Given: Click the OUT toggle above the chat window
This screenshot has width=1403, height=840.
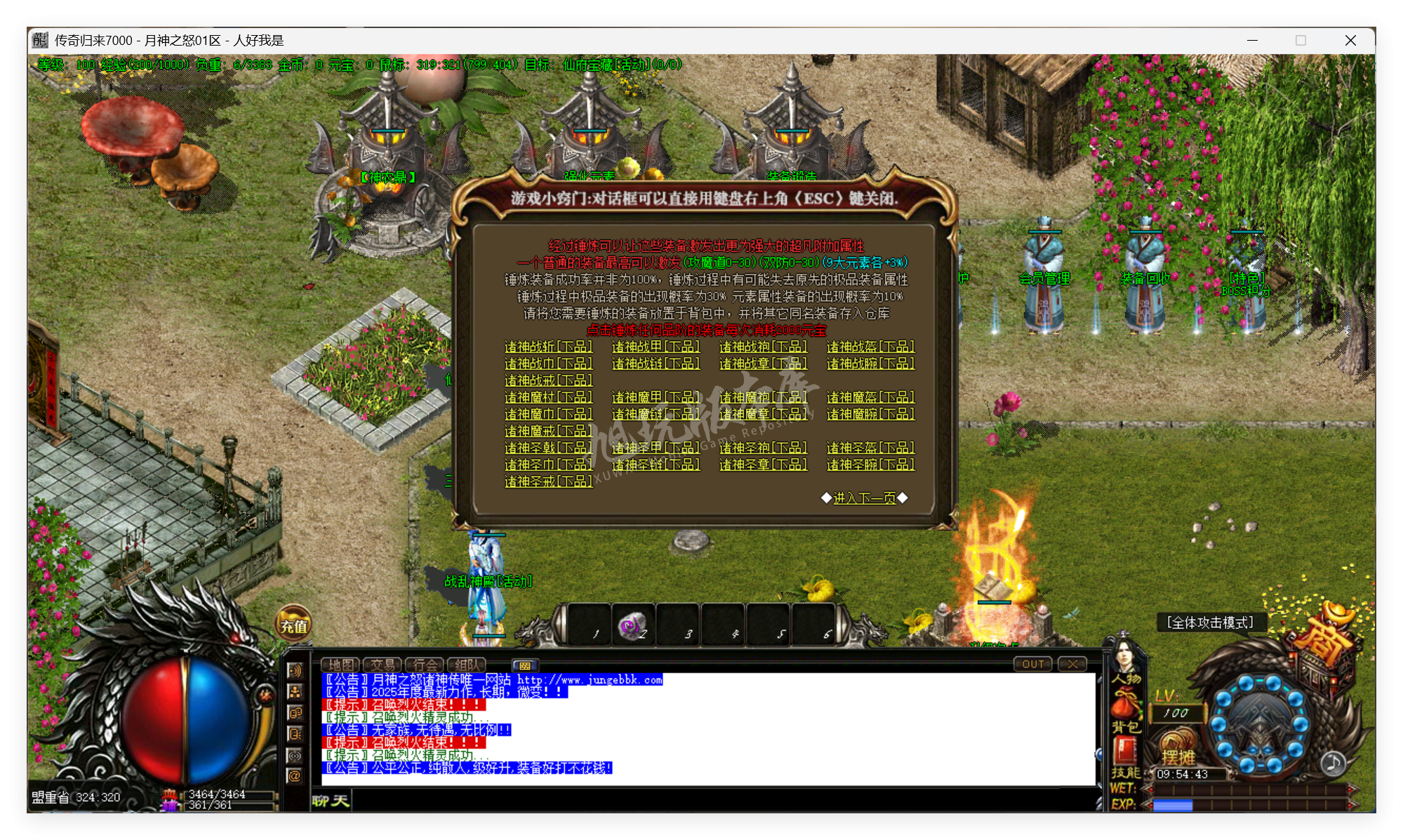Looking at the screenshot, I should (1032, 663).
